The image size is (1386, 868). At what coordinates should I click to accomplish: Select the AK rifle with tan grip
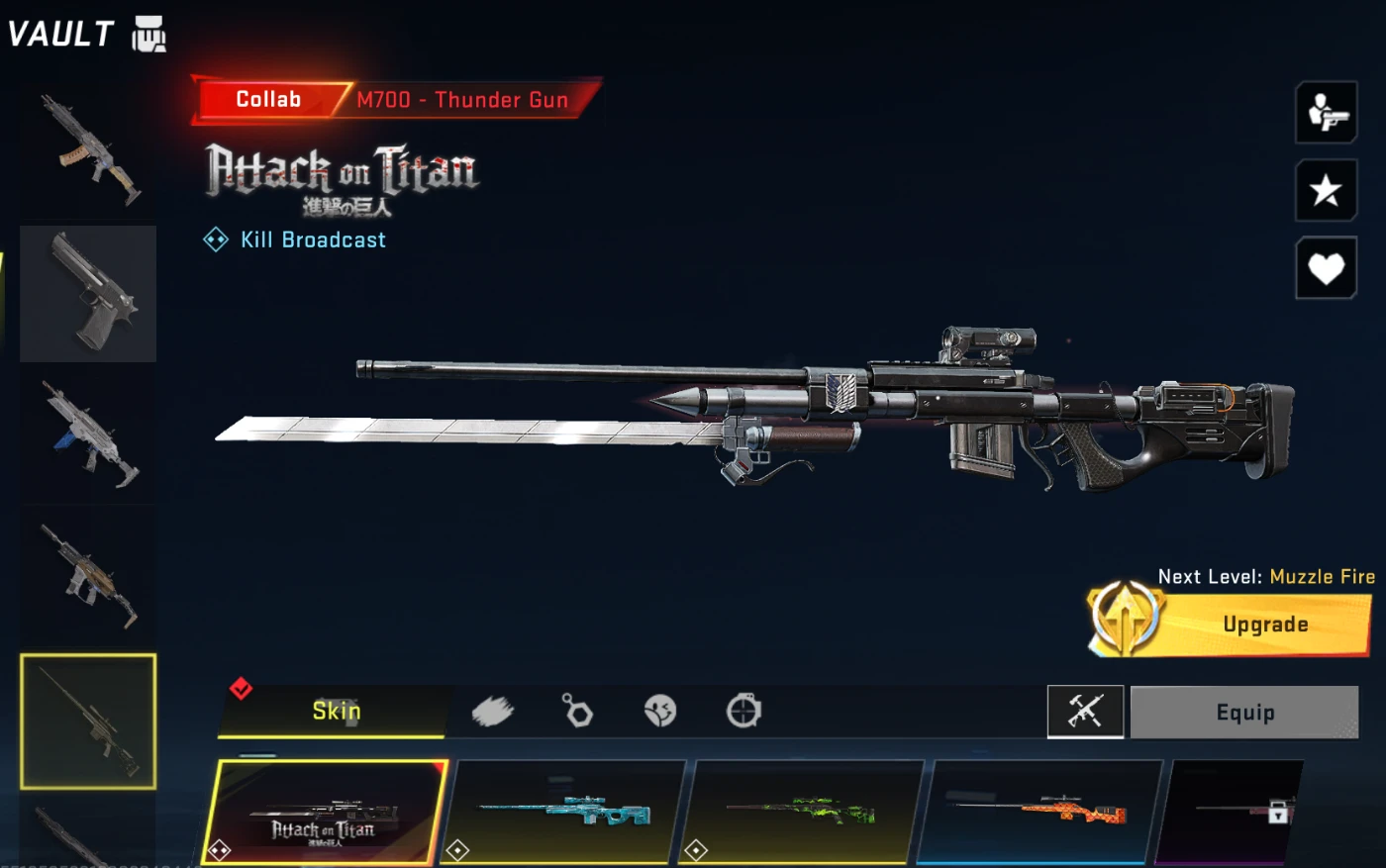[88, 150]
